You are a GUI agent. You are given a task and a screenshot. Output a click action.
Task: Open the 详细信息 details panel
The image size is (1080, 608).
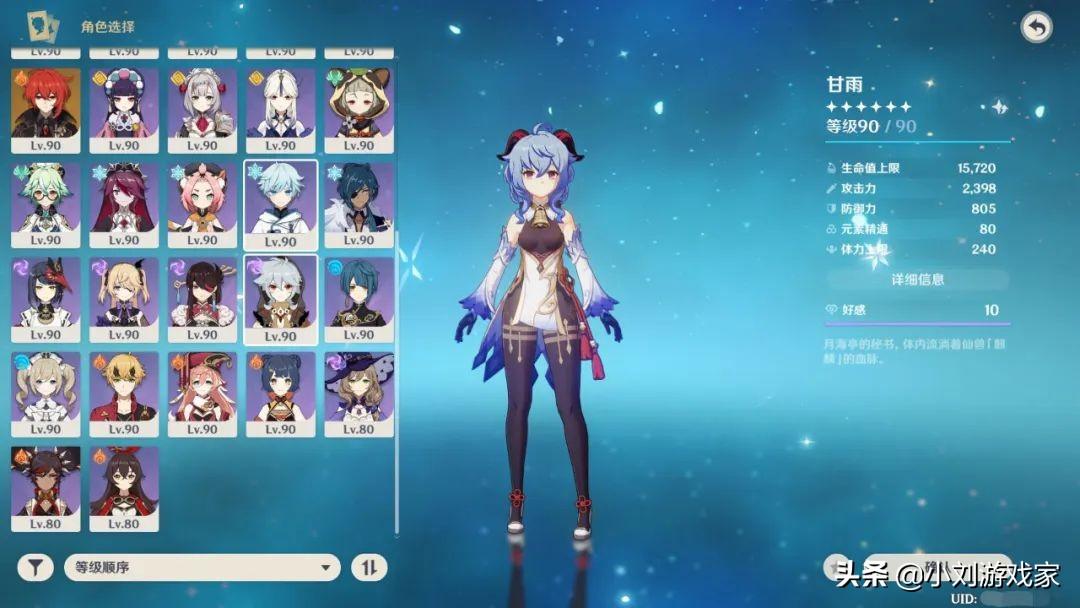pos(917,280)
